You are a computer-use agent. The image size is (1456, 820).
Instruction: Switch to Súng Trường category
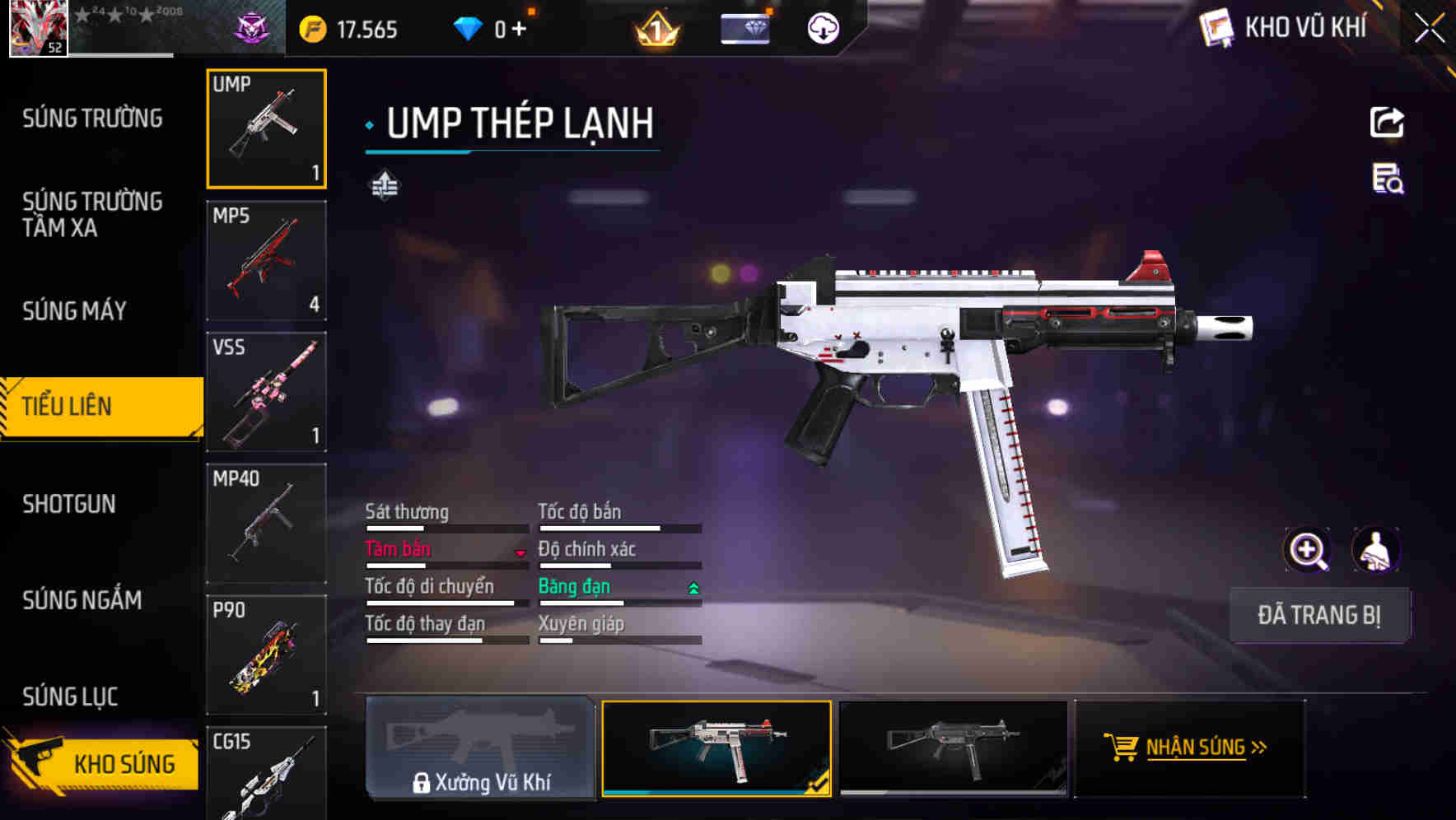click(x=92, y=119)
